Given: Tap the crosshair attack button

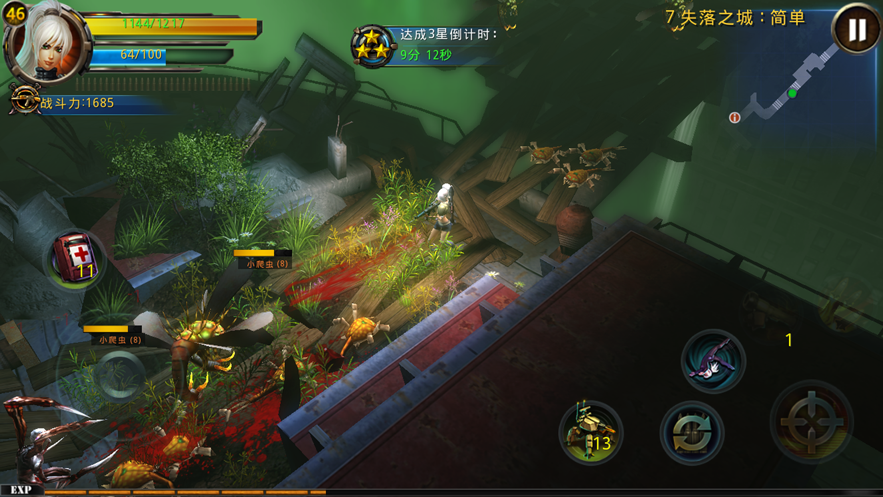Looking at the screenshot, I should [811, 421].
